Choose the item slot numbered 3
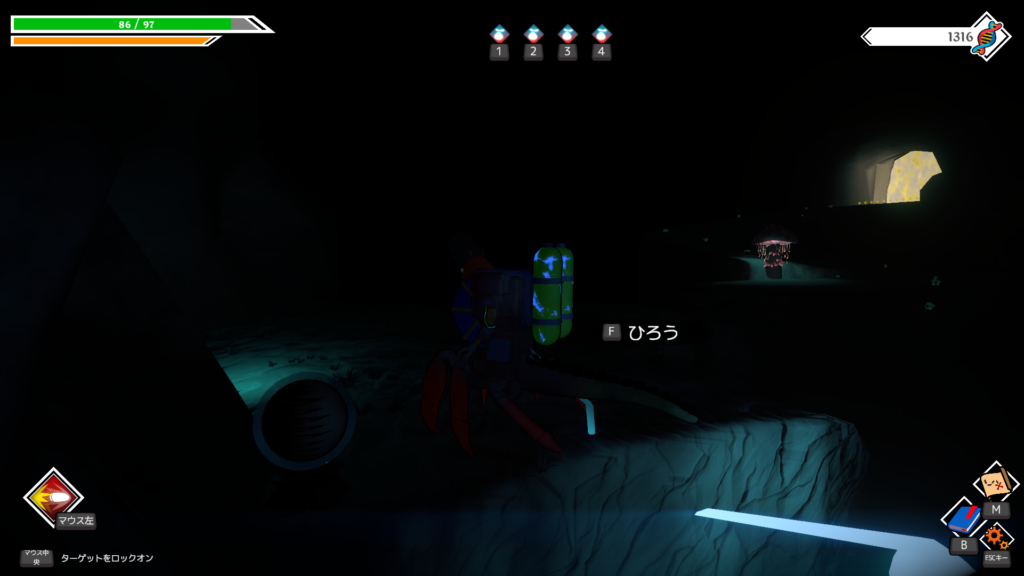Viewport: 1024px width, 576px height. 567,35
